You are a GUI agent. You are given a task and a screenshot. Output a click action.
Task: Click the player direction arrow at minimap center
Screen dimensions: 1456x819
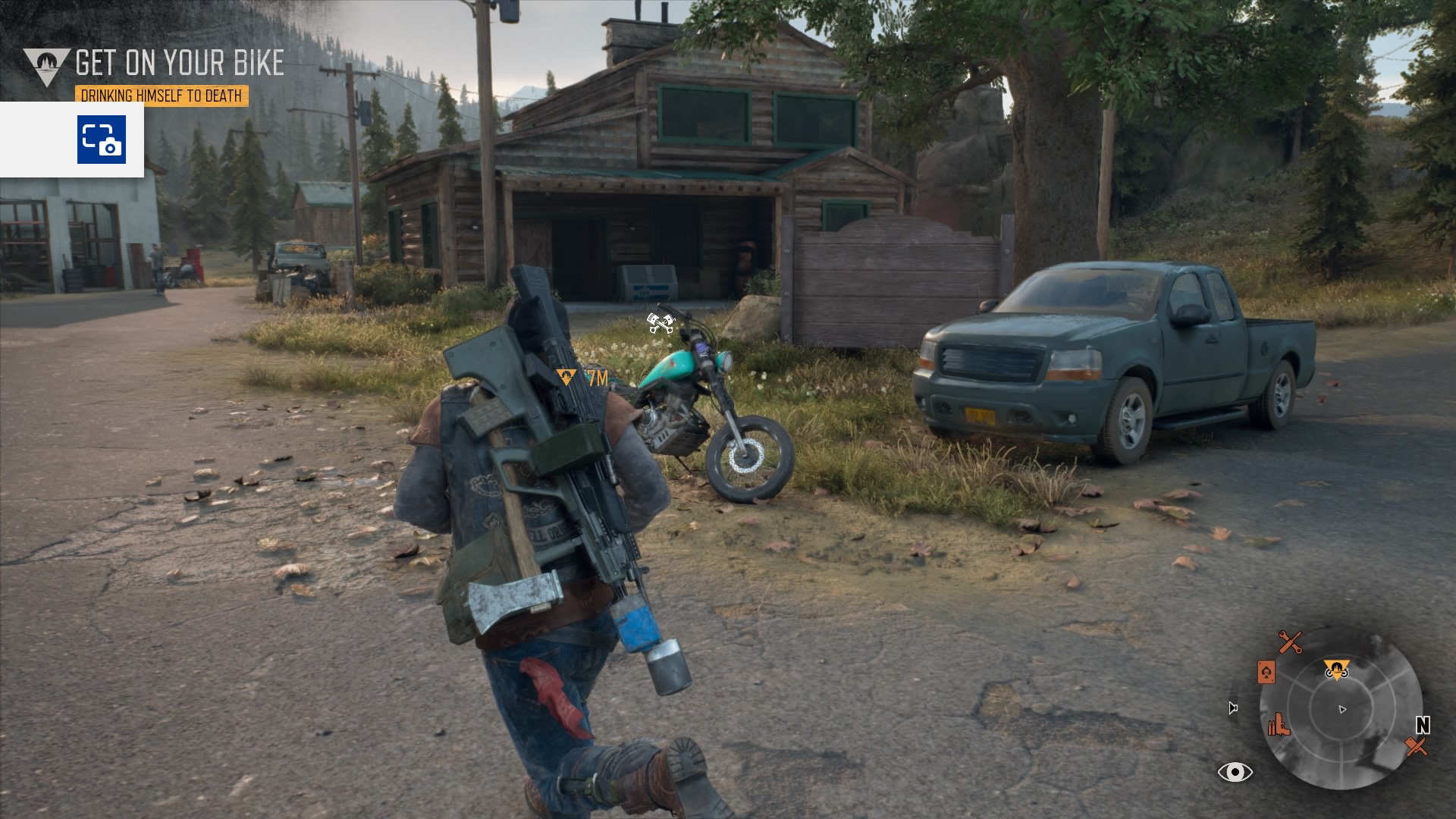1343,709
